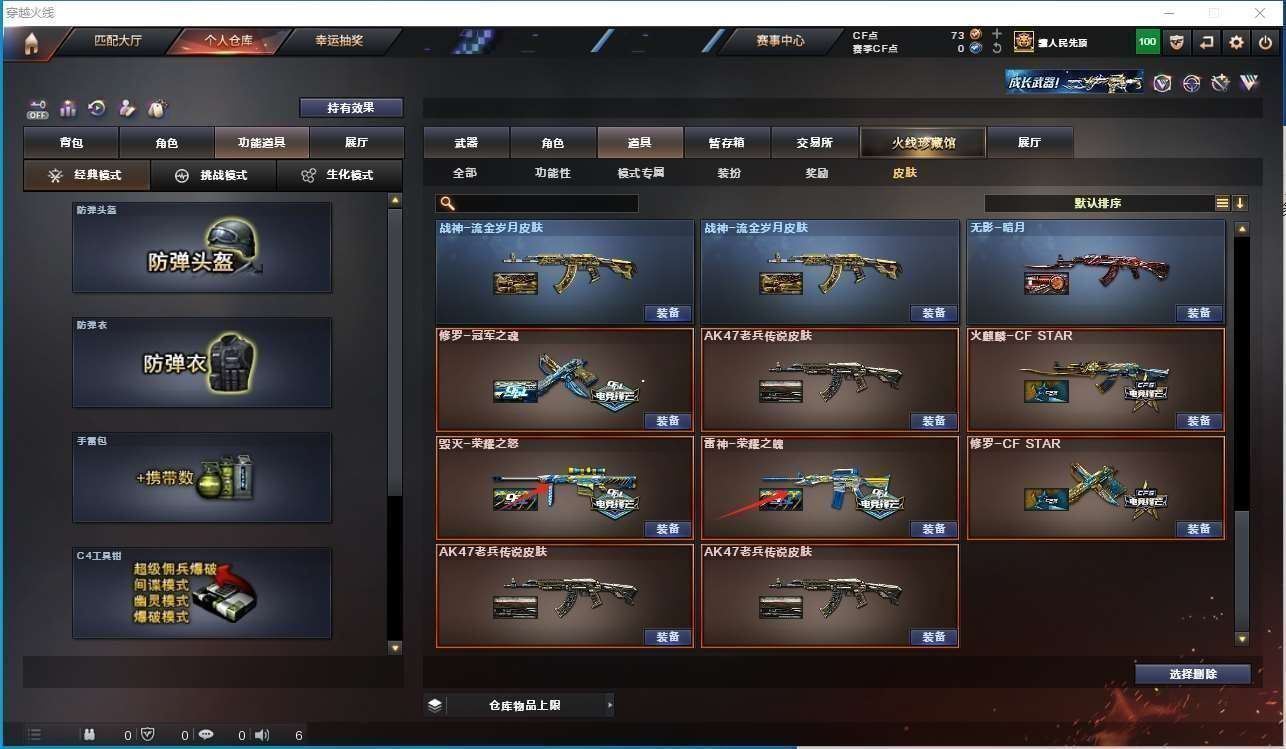
Task: Open the 默认排序 sort dropdown
Action: [x=1098, y=203]
